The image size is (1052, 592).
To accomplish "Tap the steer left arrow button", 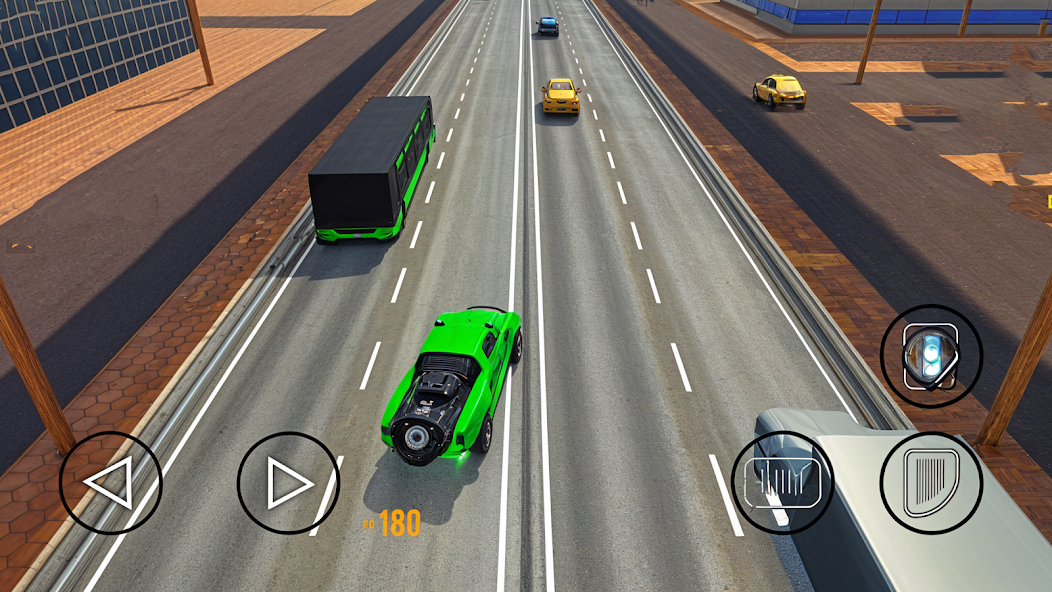I will click(x=110, y=483).
